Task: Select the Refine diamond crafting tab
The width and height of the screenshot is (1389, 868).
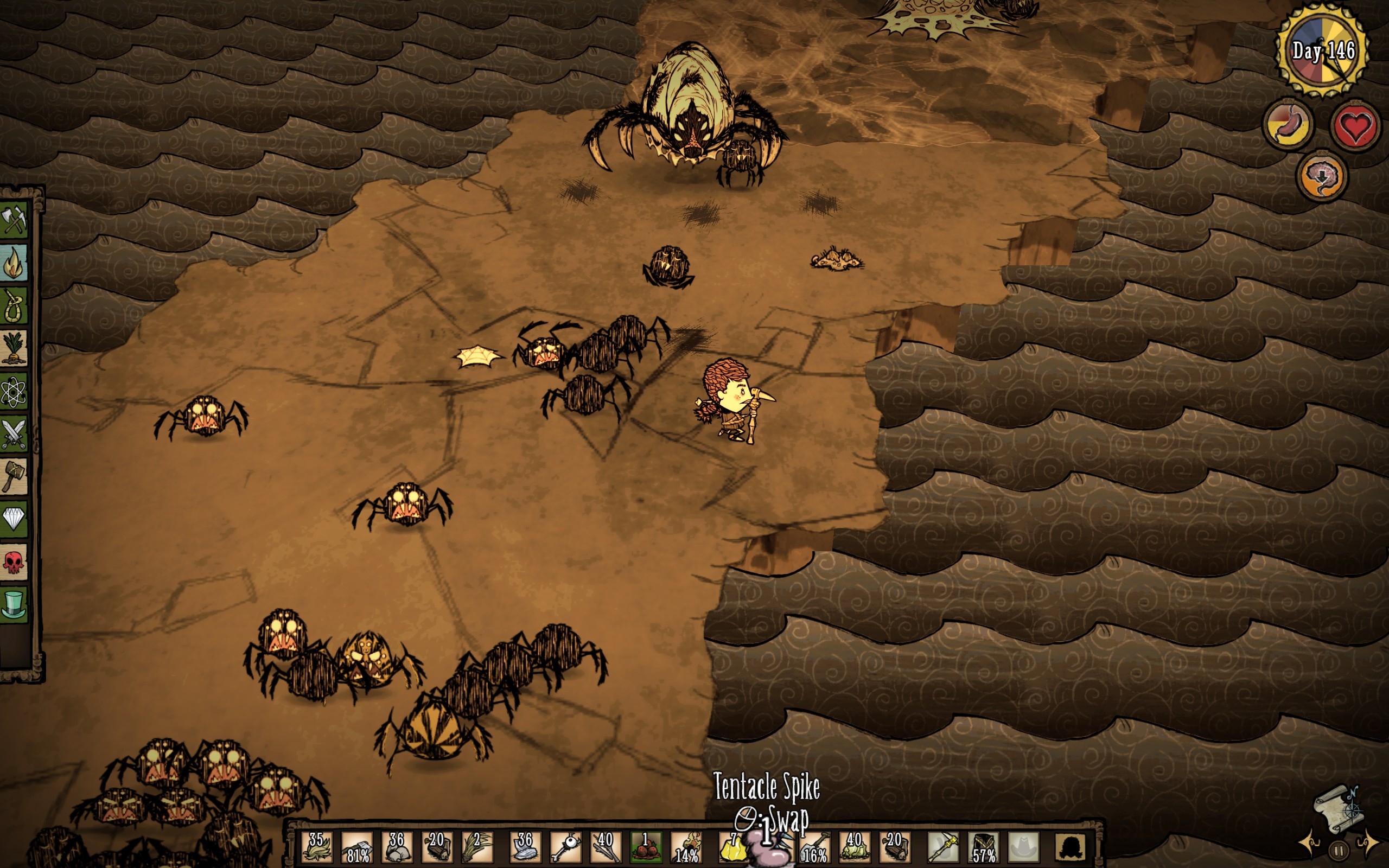Action: click(14, 519)
